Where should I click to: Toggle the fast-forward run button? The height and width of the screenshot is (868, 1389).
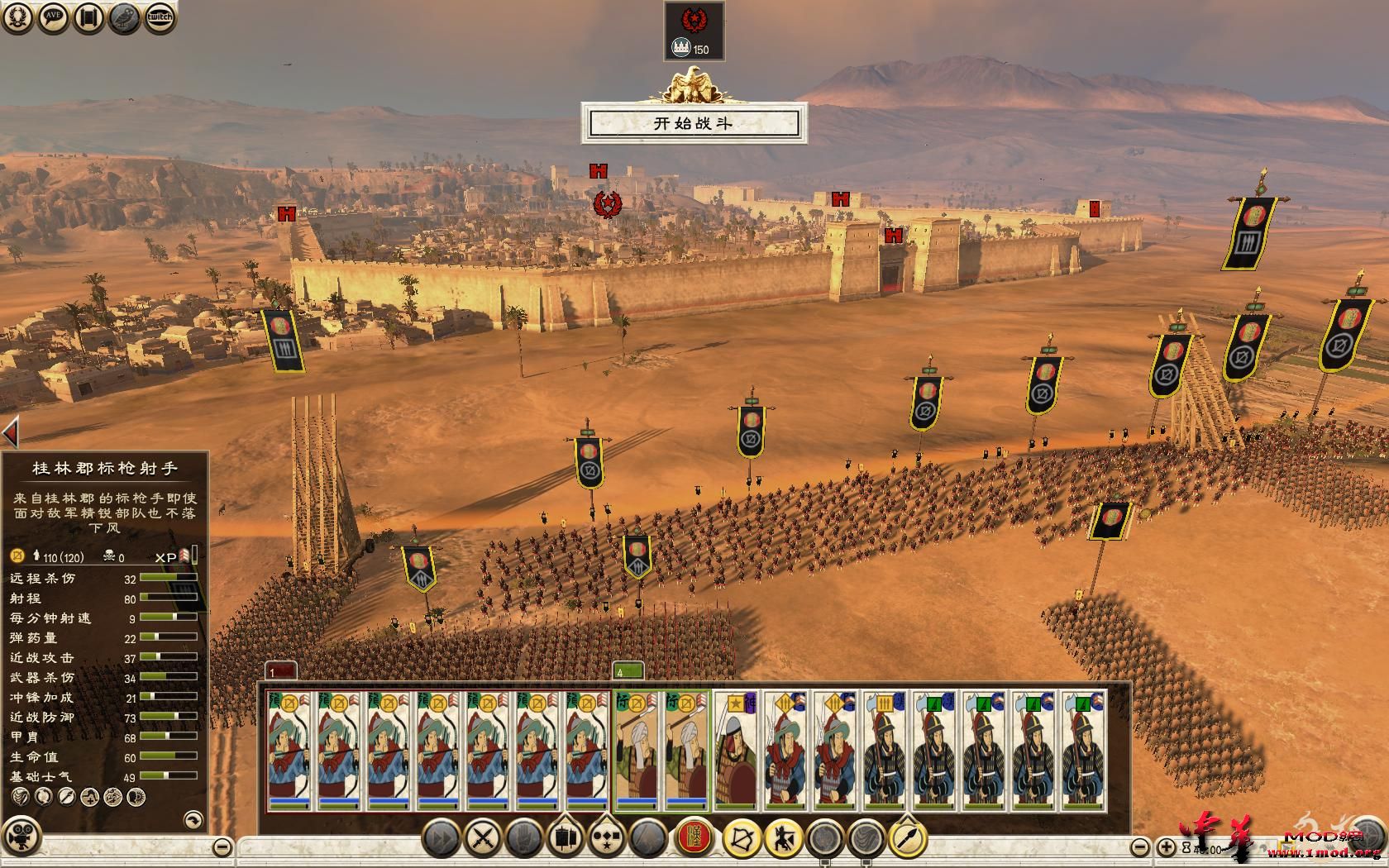tap(442, 839)
